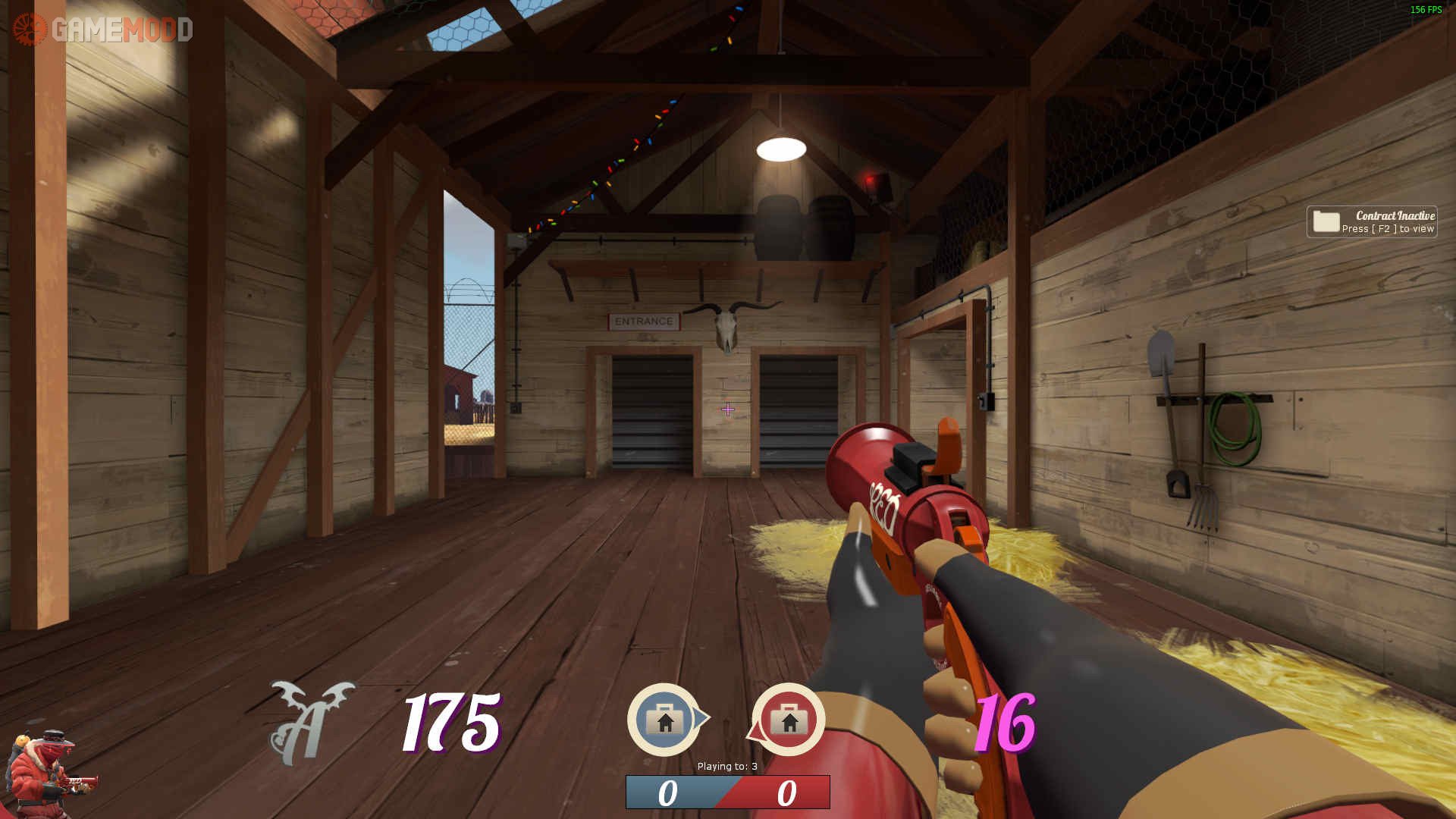Open the Contract Inactive panel
This screenshot has height=819, width=1456.
(1371, 221)
